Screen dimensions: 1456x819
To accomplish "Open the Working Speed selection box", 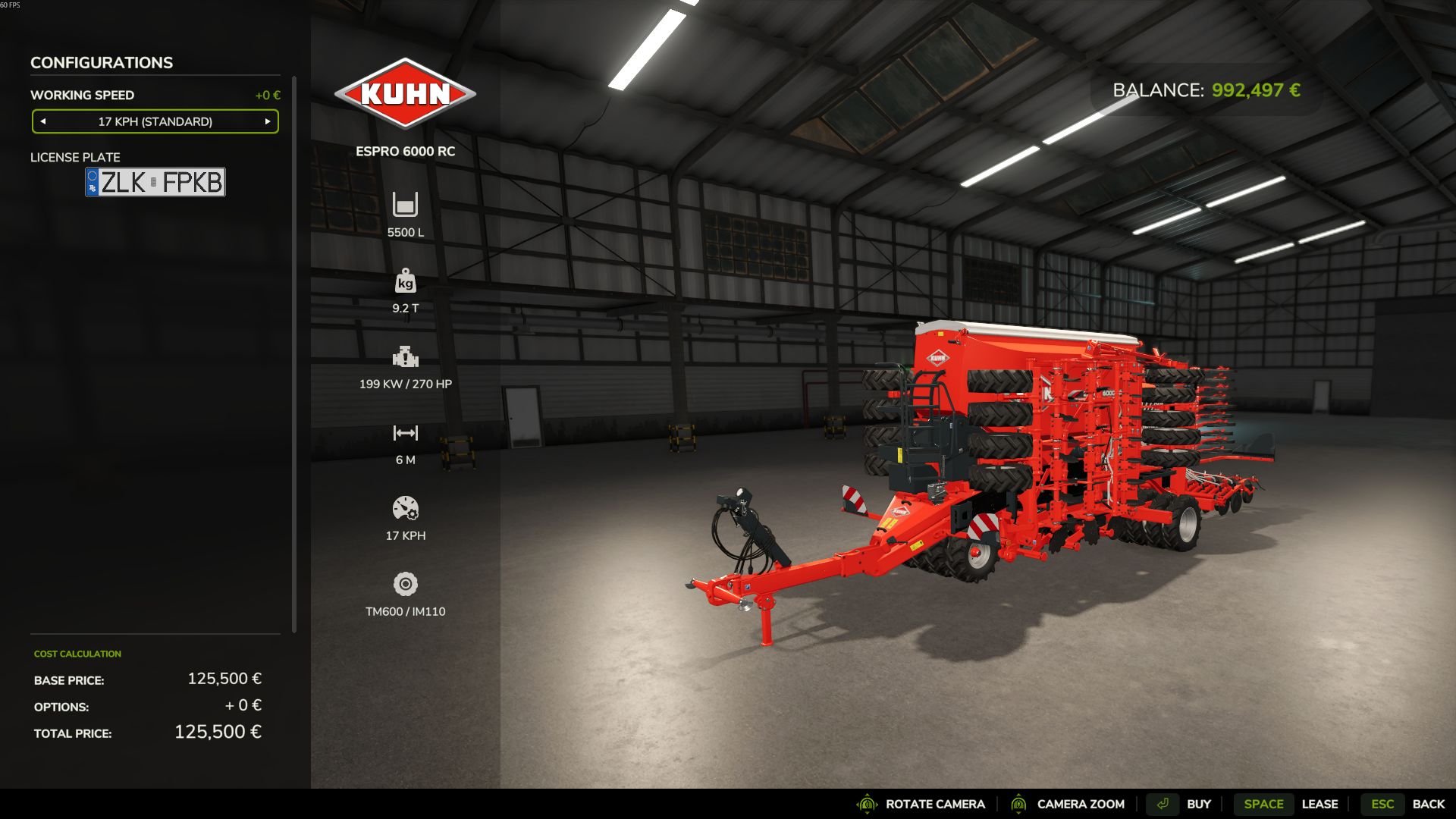I will click(155, 121).
